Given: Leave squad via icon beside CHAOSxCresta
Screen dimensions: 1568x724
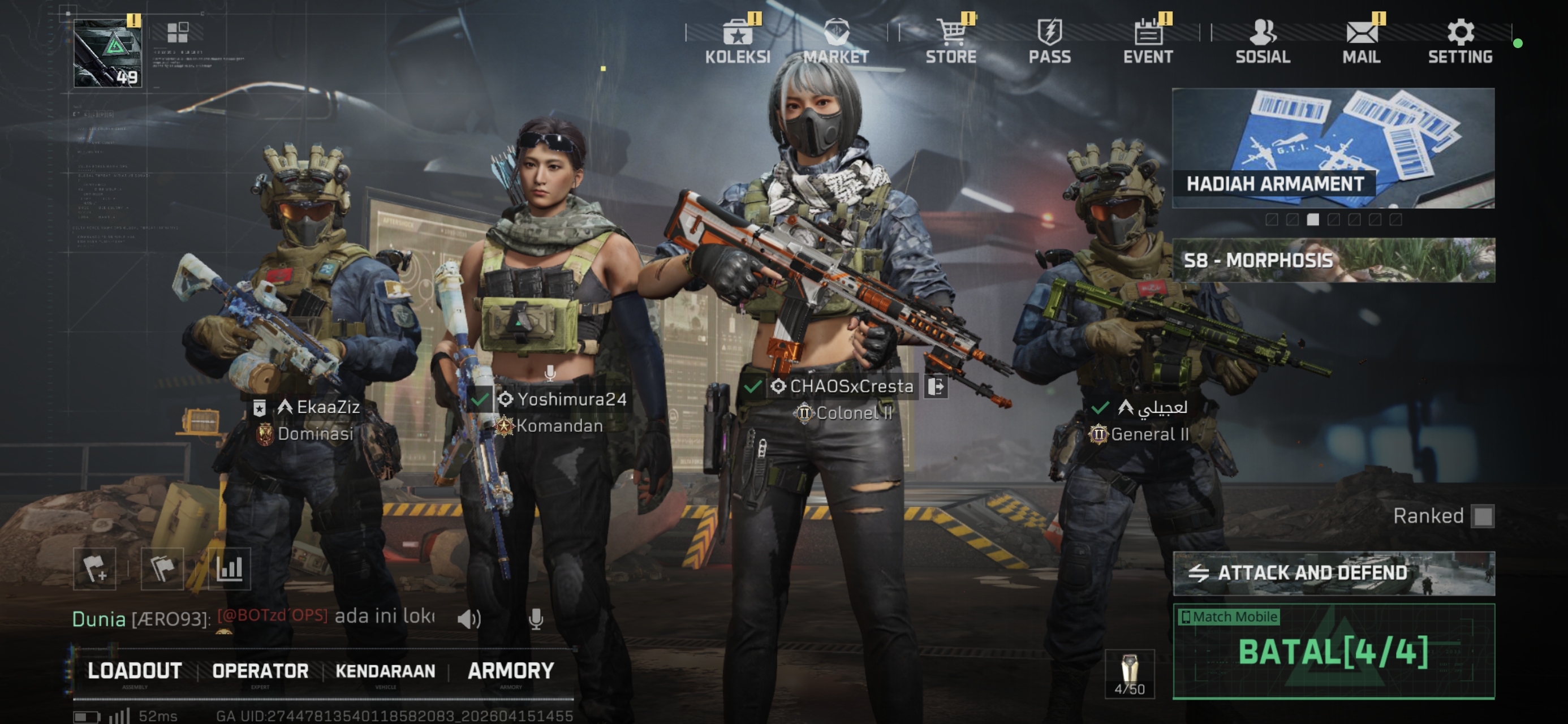Looking at the screenshot, I should click(x=936, y=386).
